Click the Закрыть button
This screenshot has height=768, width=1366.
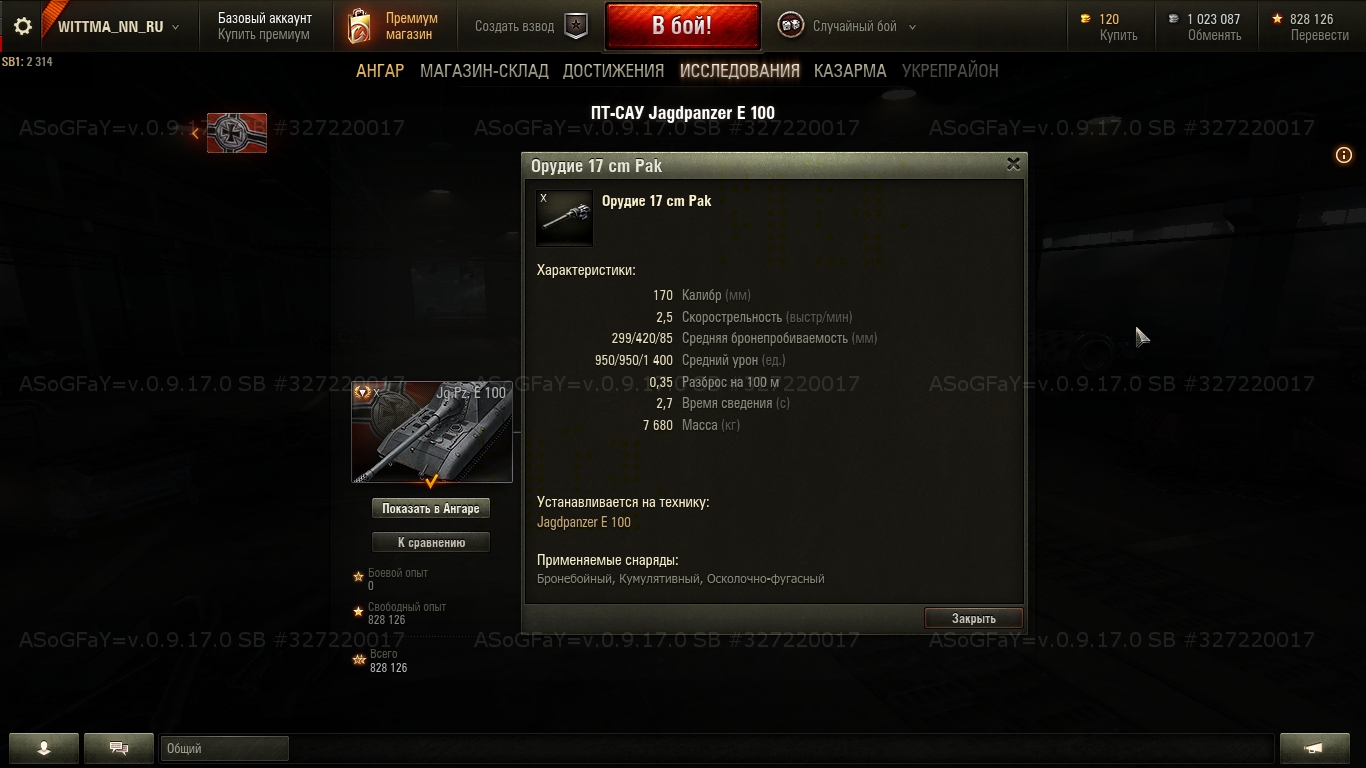tap(973, 618)
